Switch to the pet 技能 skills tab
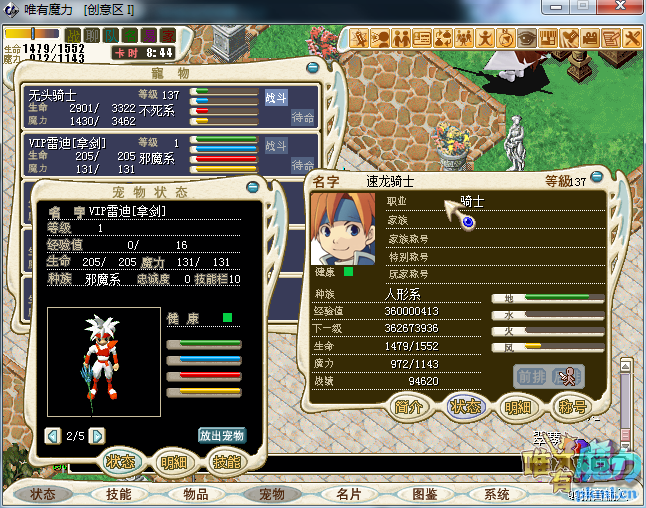This screenshot has height=508, width=646. pos(226,462)
